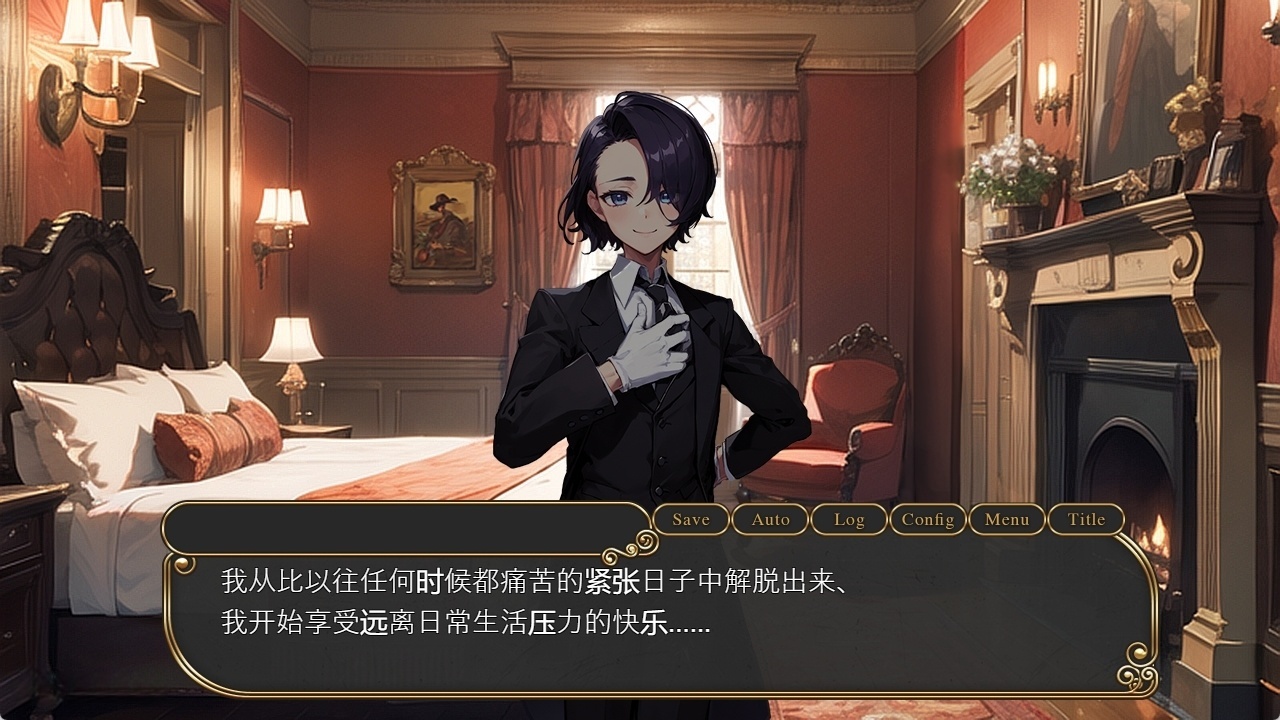This screenshot has width=1280, height=720.
Task: Open the Config settings
Action: click(x=929, y=520)
